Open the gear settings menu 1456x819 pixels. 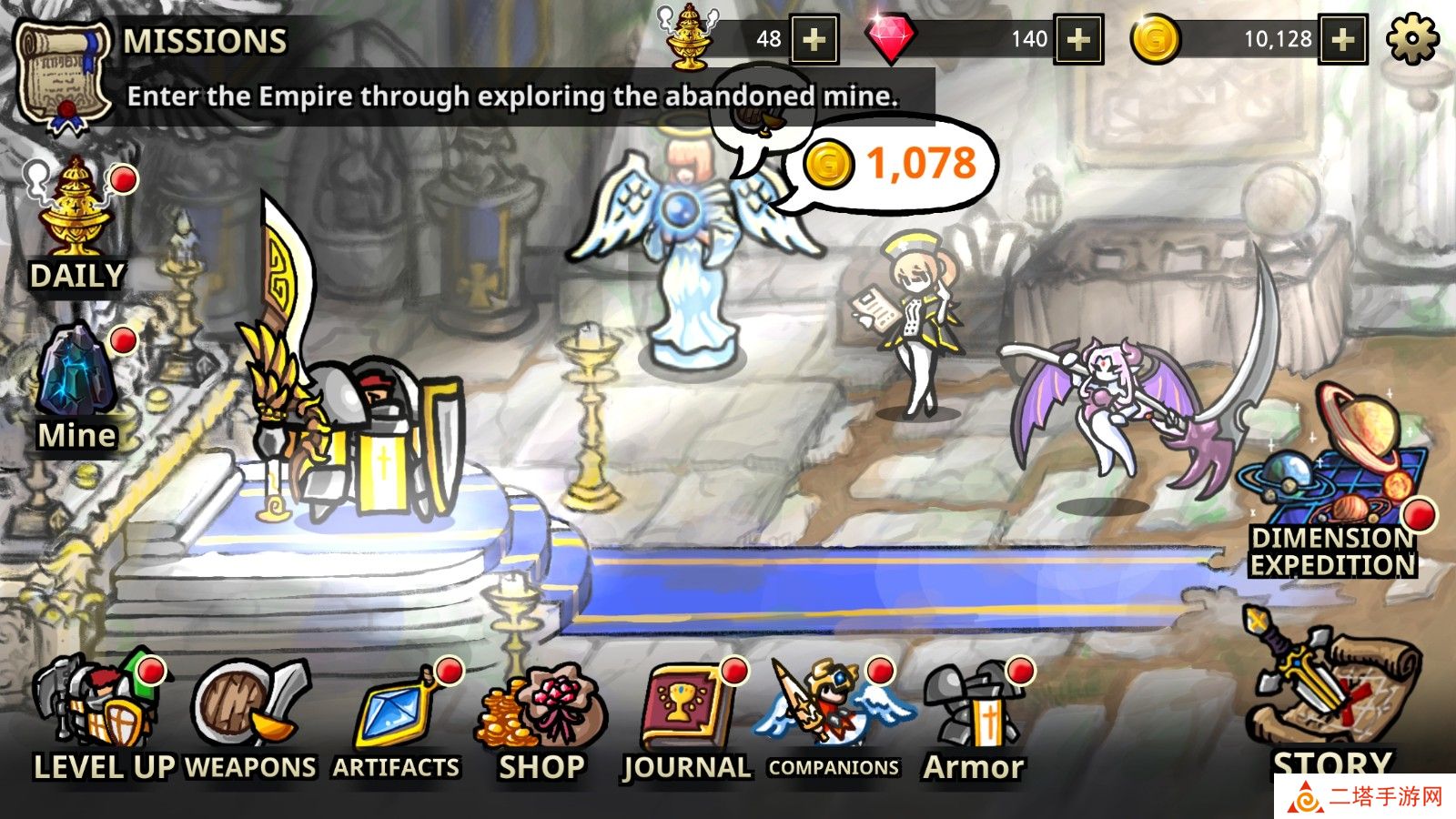[1411, 39]
